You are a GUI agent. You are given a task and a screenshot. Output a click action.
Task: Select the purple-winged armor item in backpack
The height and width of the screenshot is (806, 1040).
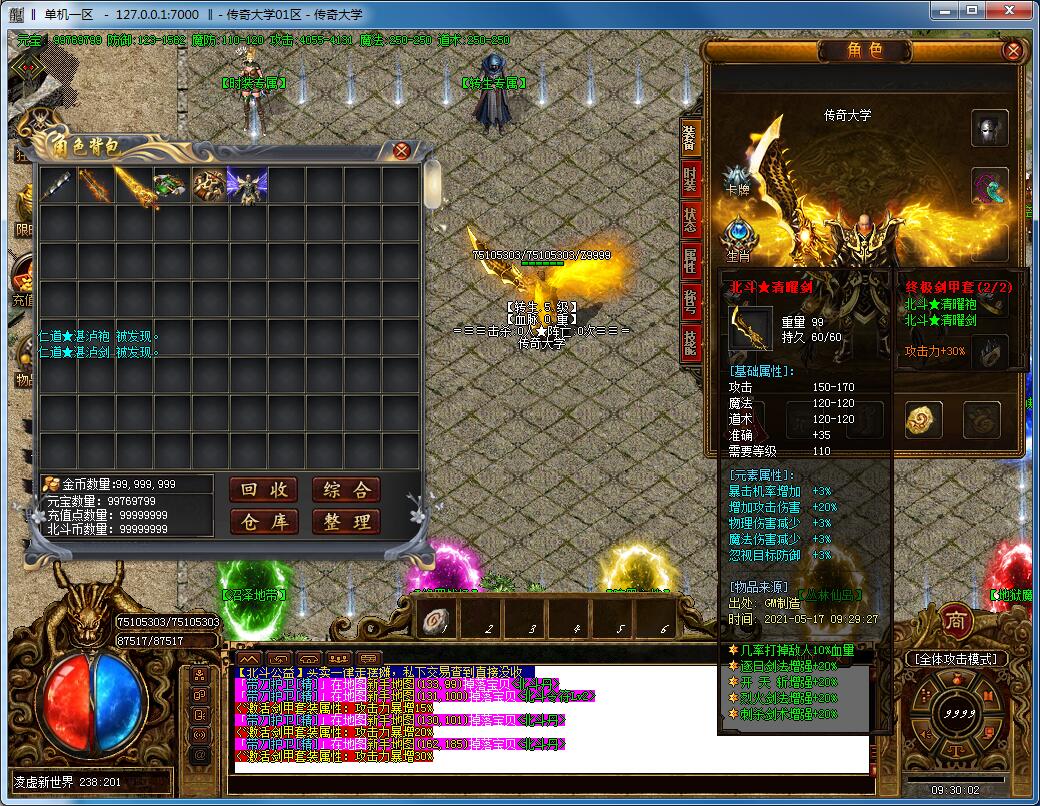pyautogui.click(x=247, y=186)
